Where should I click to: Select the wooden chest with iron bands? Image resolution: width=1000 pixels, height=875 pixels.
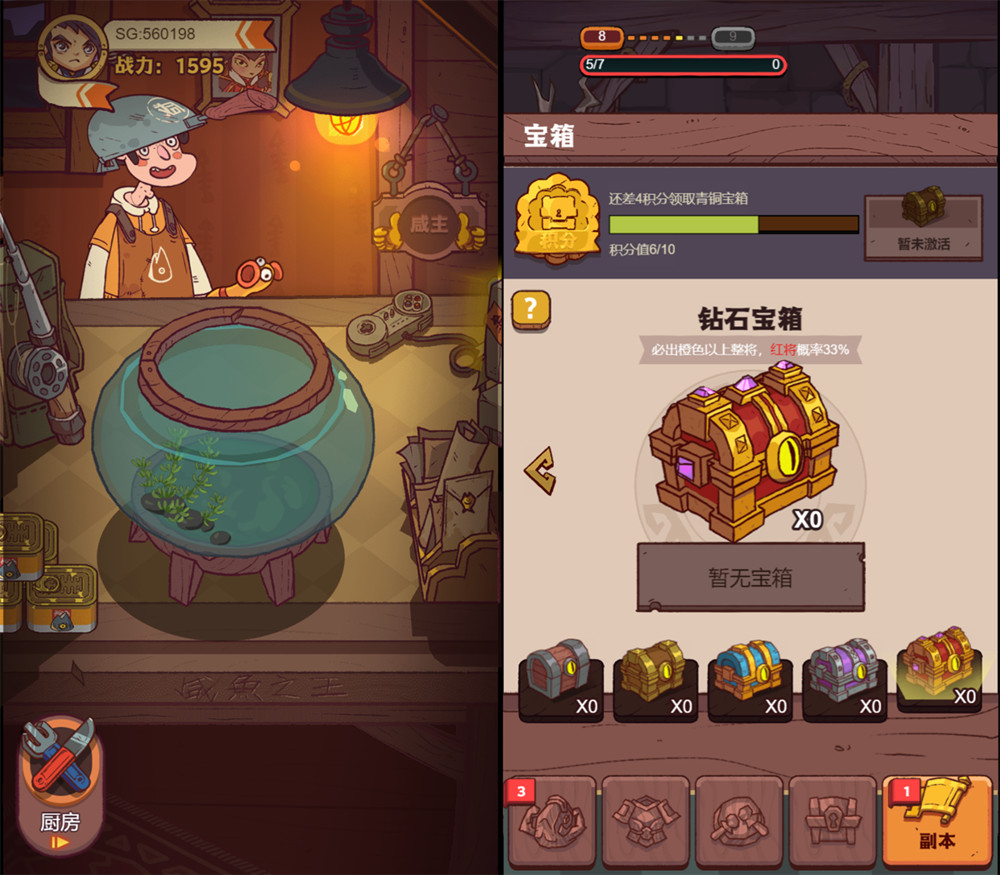(x=560, y=676)
